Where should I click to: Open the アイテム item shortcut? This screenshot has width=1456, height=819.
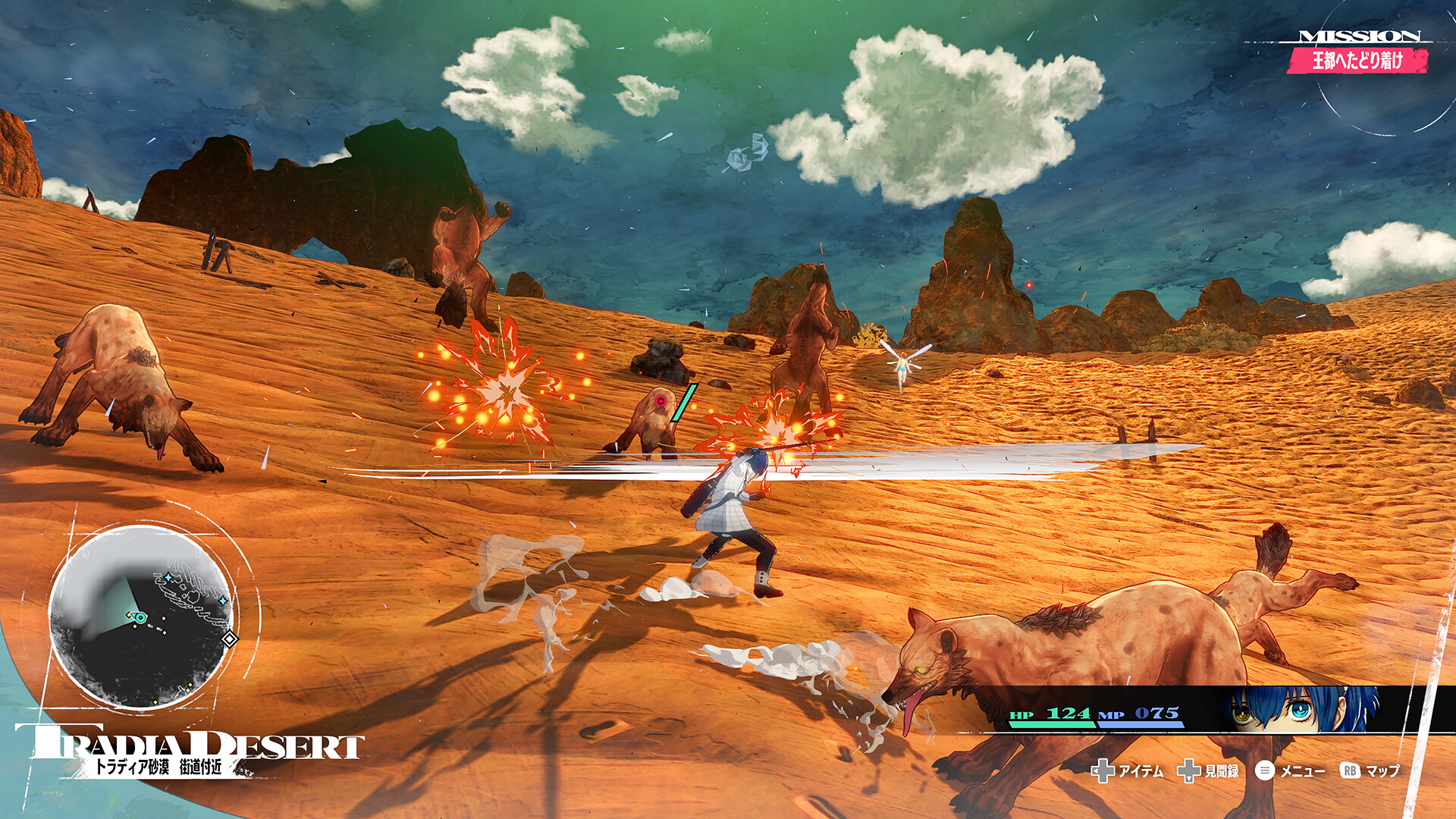click(1127, 771)
